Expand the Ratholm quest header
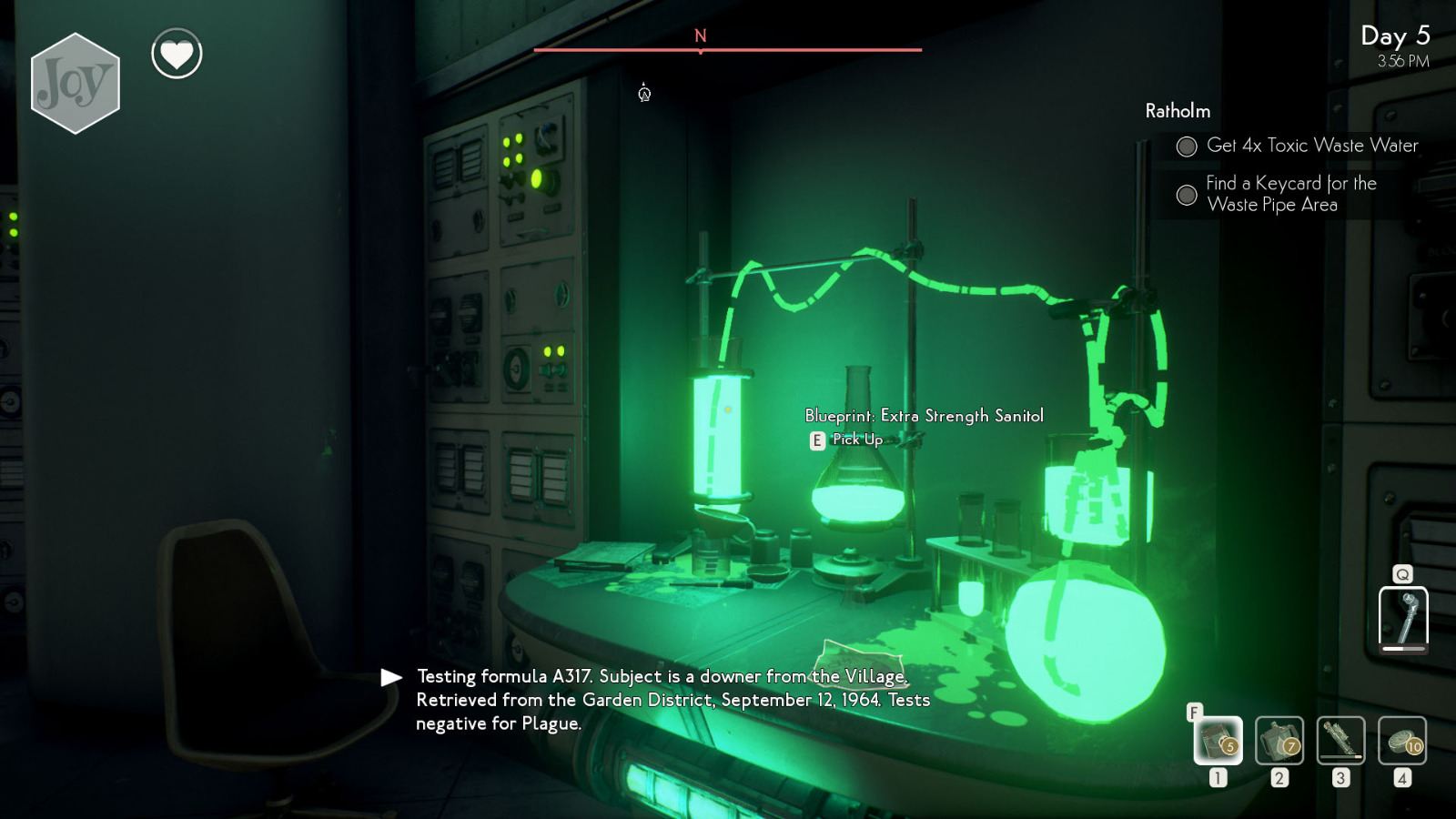1456x819 pixels. (x=1178, y=111)
